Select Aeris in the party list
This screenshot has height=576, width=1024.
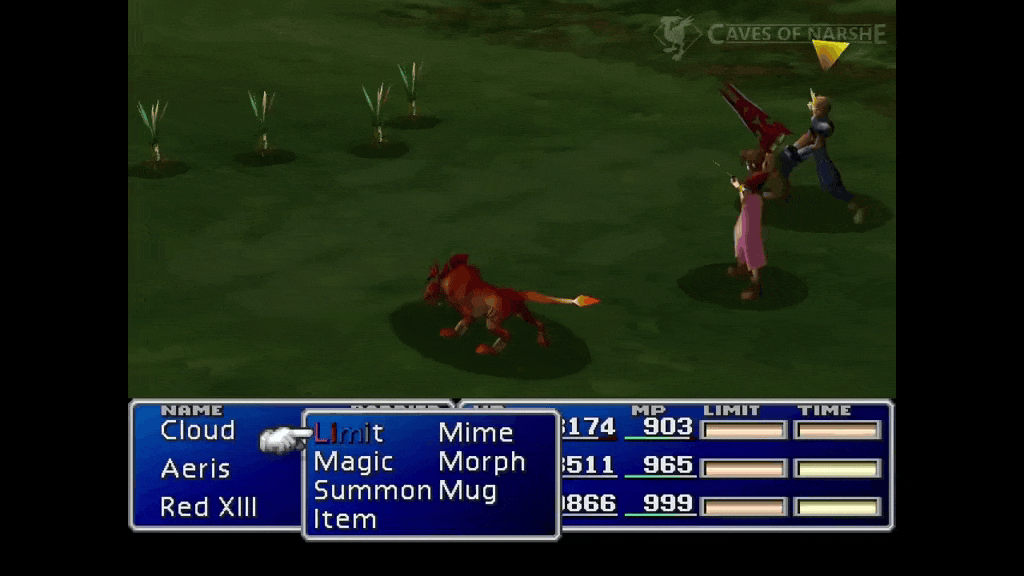(195, 469)
